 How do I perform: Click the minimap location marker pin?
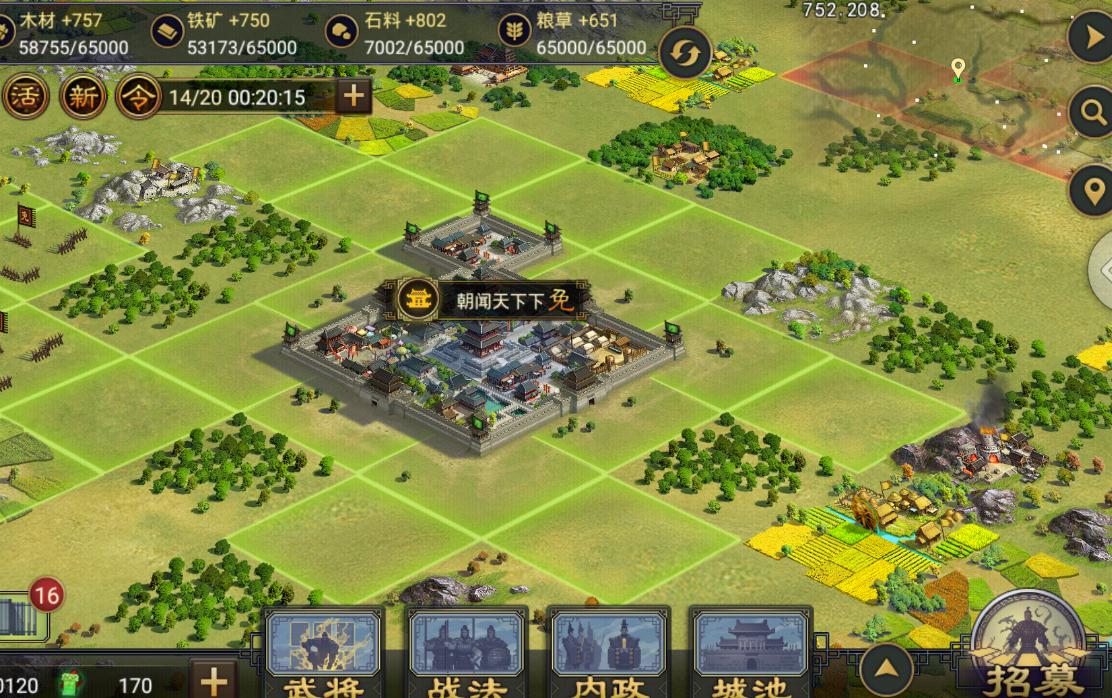(x=958, y=70)
